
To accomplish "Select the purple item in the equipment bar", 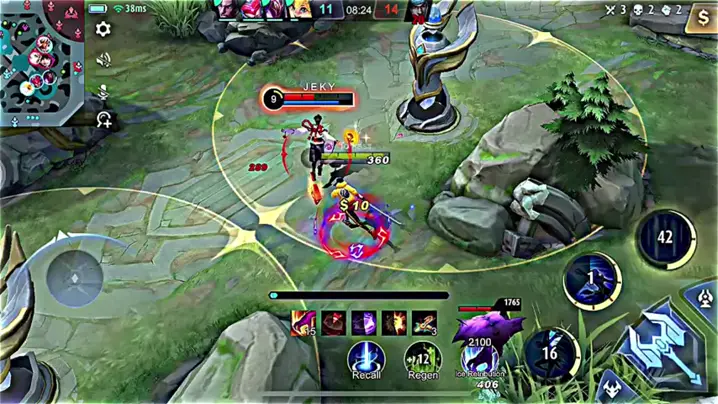I will coord(363,322).
